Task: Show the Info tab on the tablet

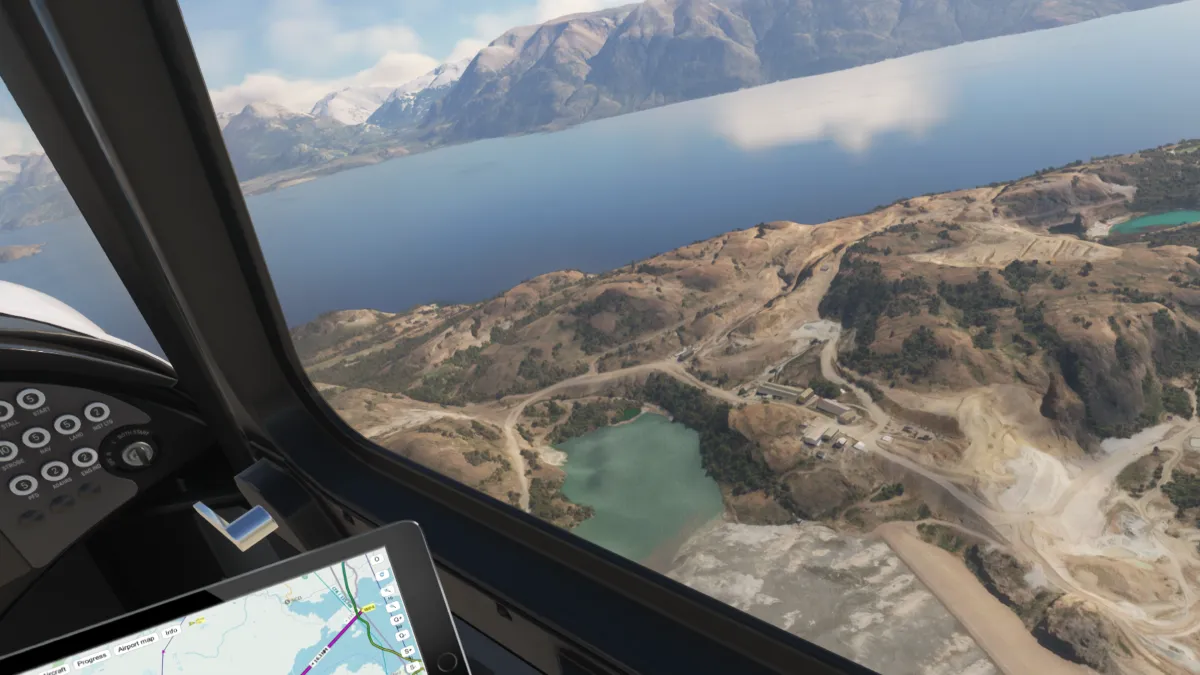Action: click(x=171, y=631)
